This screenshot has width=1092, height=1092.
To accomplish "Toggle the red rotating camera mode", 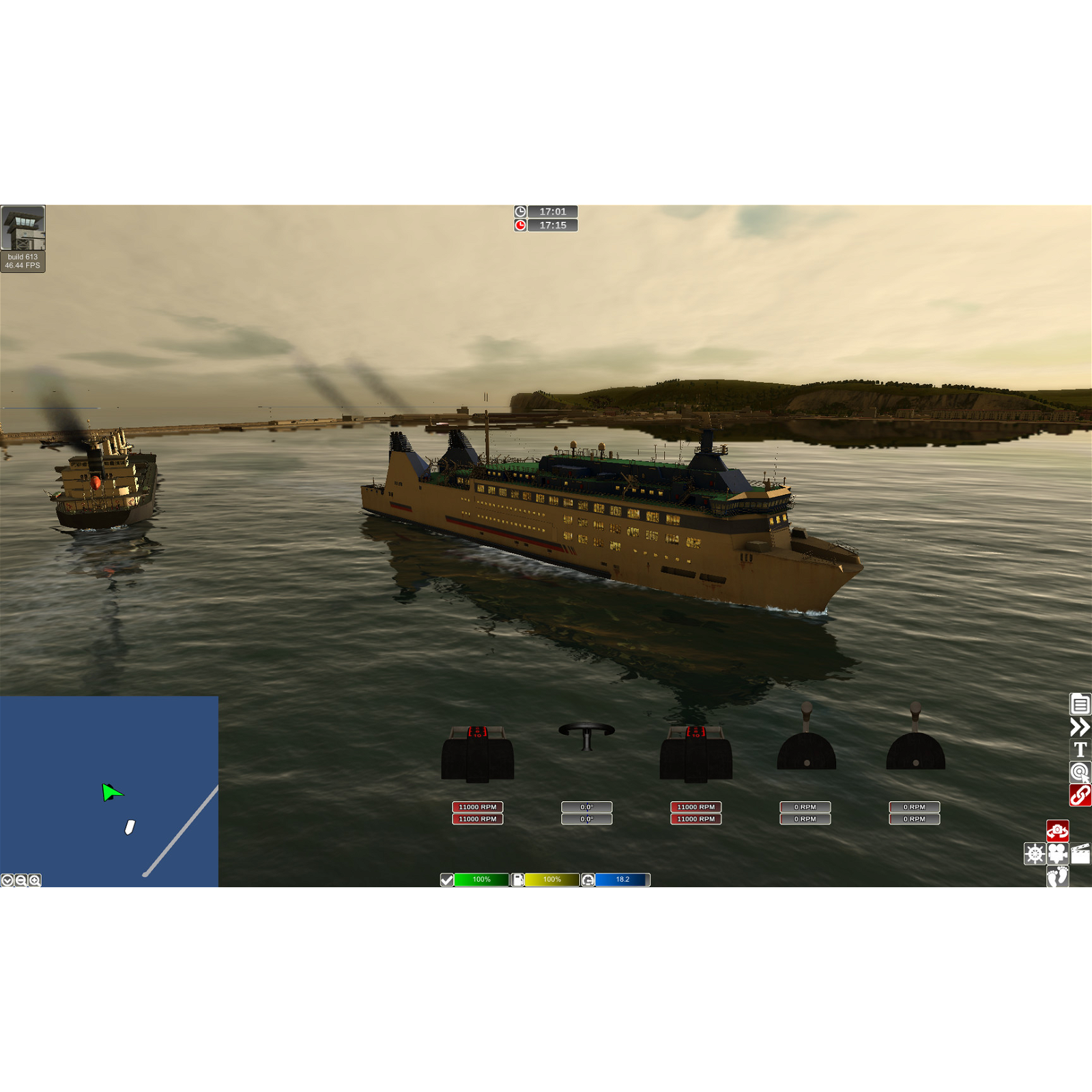I will pyautogui.click(x=1057, y=831).
